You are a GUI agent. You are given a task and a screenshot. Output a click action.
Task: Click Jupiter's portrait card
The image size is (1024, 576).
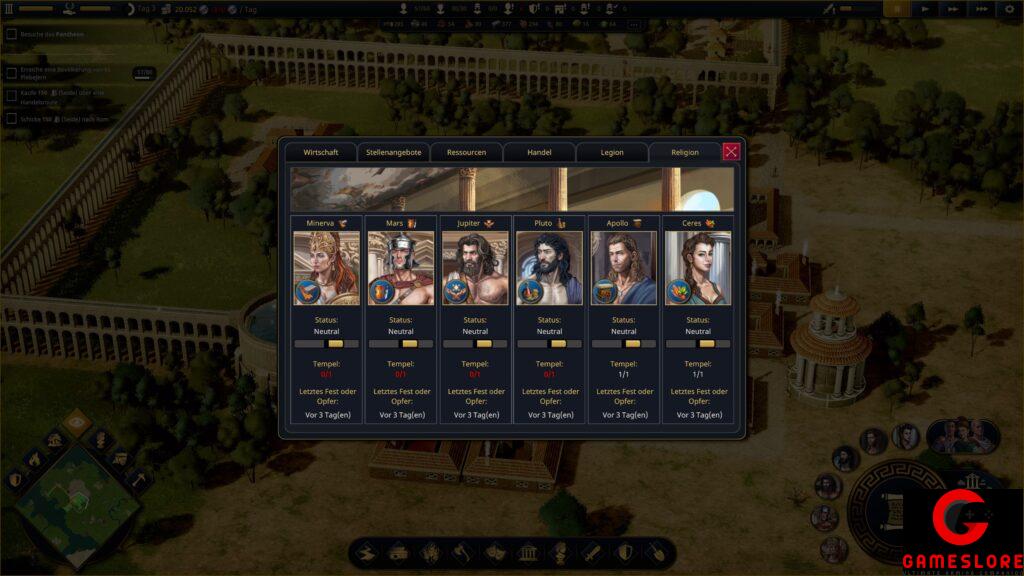point(475,268)
